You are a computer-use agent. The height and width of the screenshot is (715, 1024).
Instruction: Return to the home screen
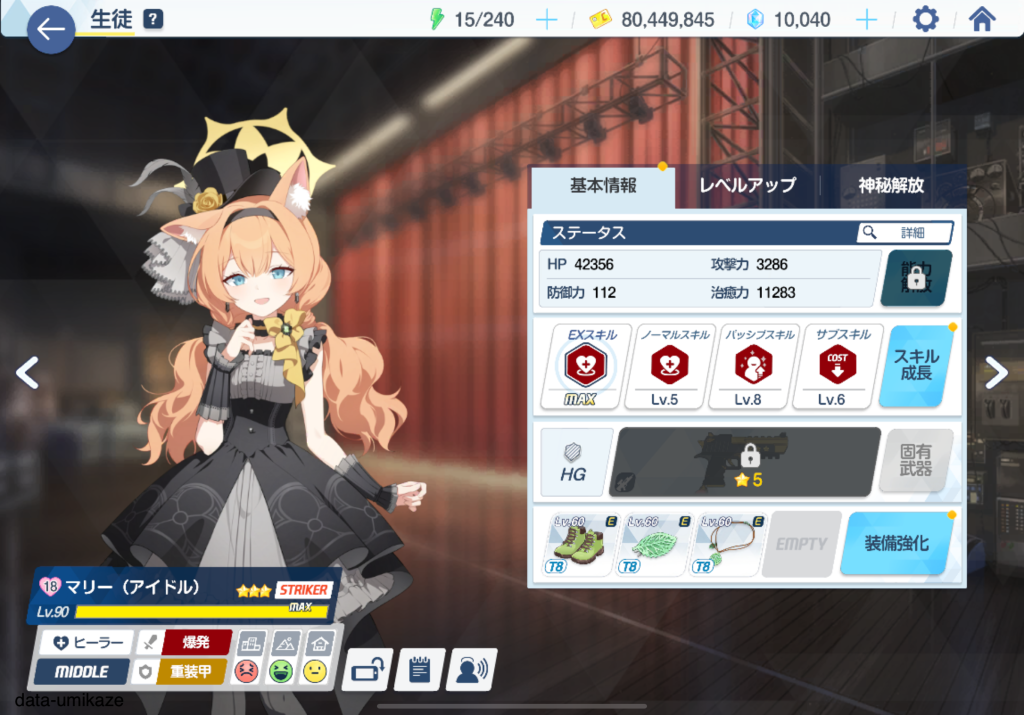(982, 19)
